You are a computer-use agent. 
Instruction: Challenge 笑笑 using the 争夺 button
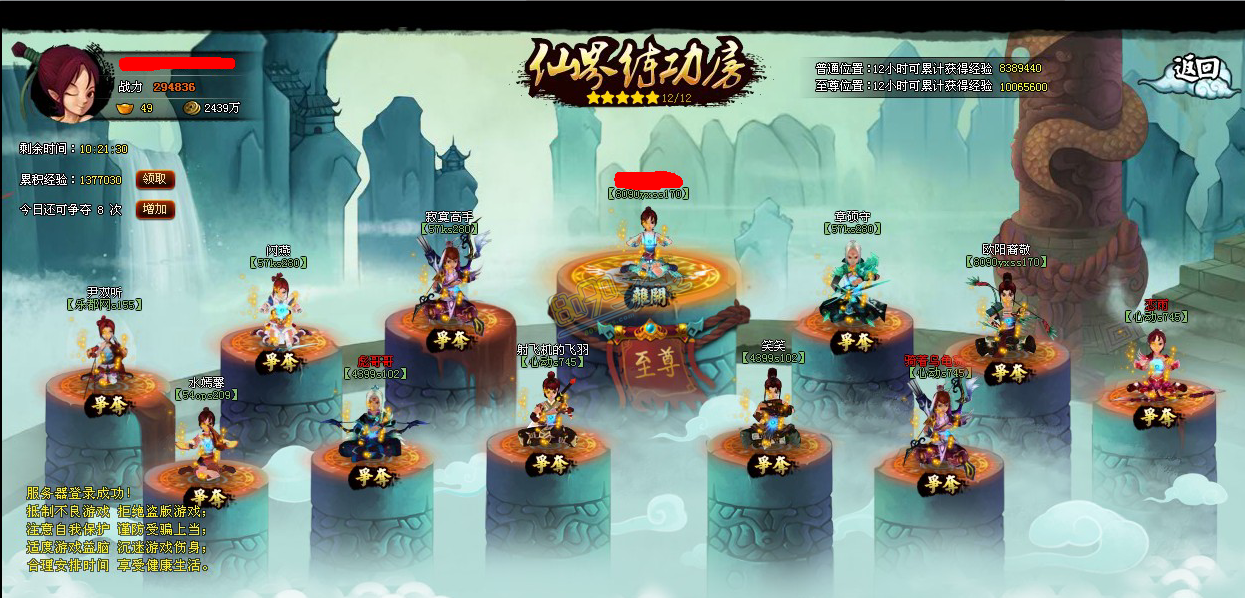click(771, 464)
